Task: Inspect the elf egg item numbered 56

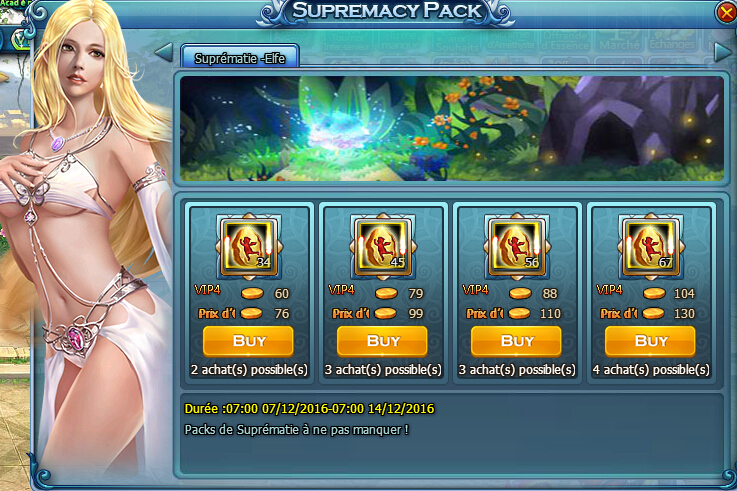Action: point(516,247)
